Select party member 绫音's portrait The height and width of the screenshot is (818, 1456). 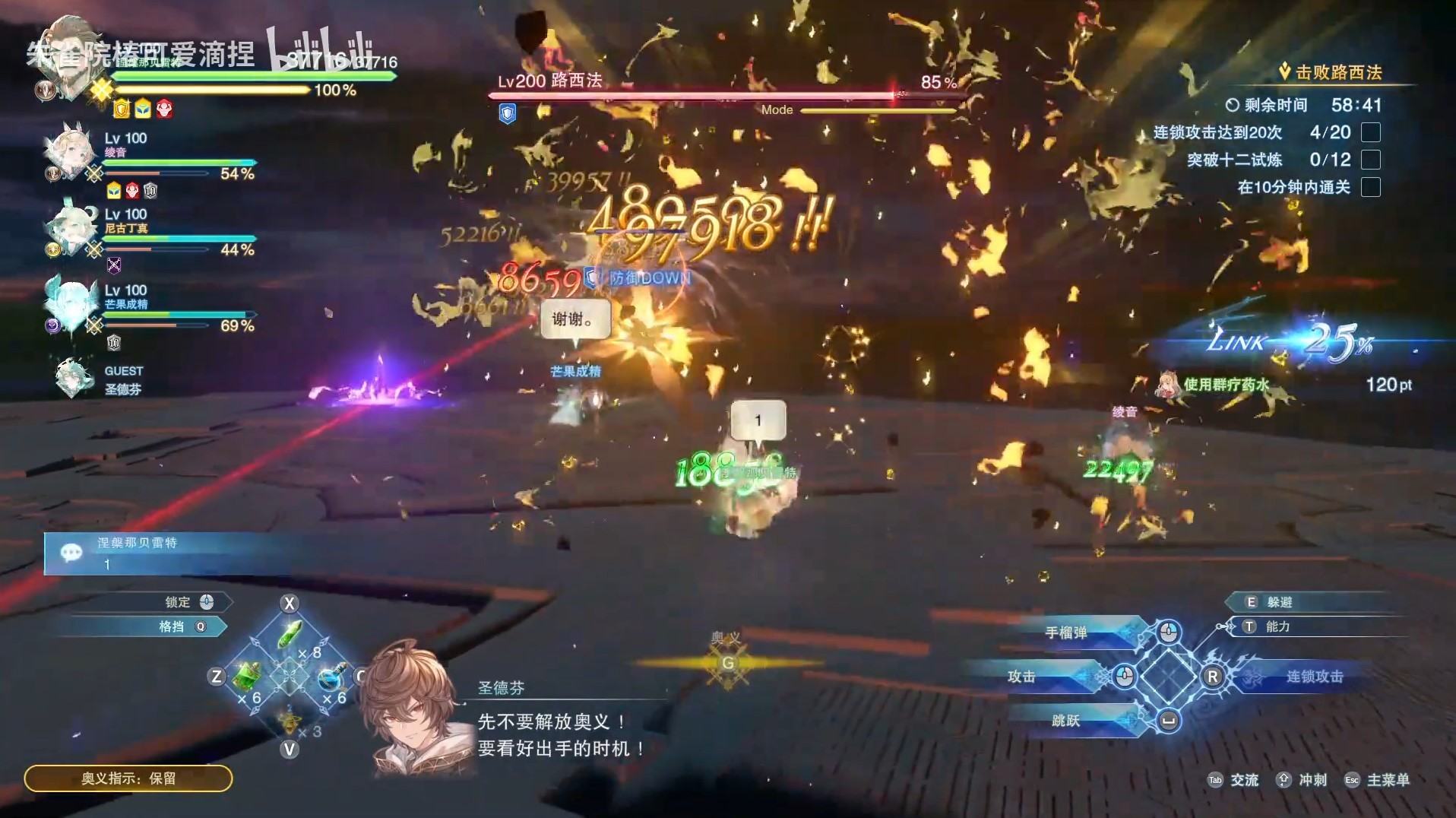click(x=68, y=154)
